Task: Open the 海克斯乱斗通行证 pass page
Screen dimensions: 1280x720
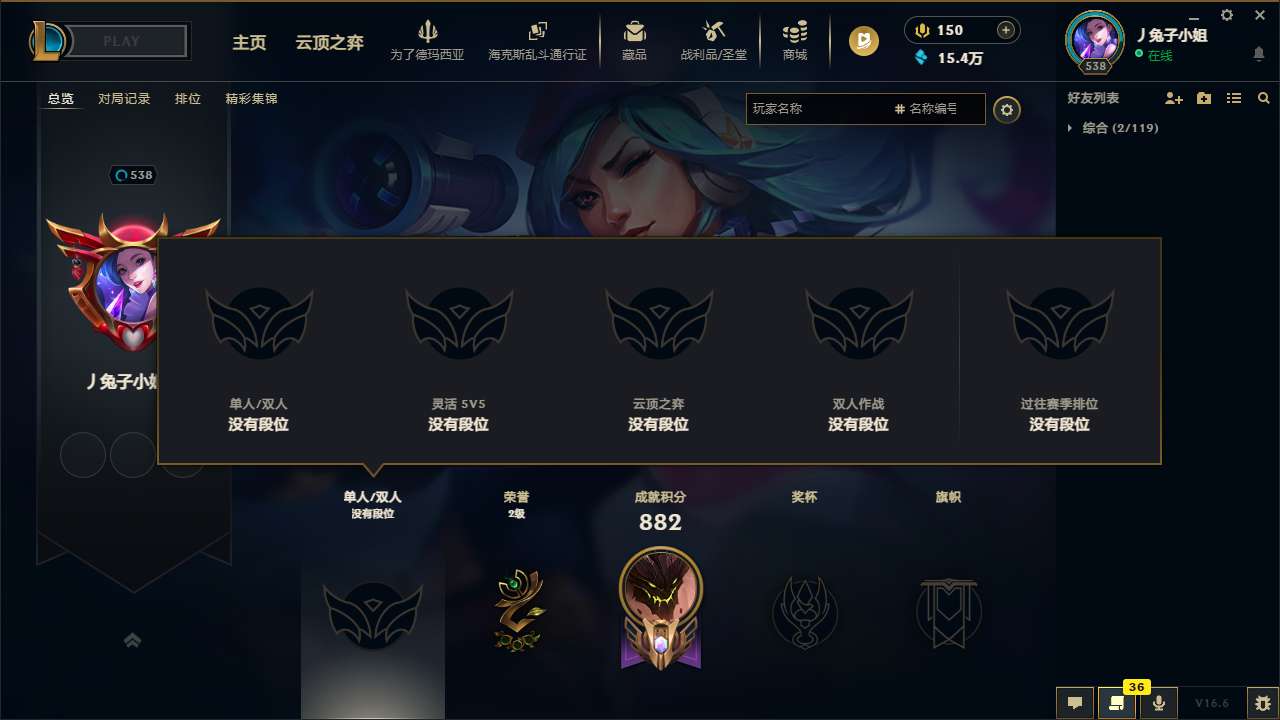Action: 537,41
